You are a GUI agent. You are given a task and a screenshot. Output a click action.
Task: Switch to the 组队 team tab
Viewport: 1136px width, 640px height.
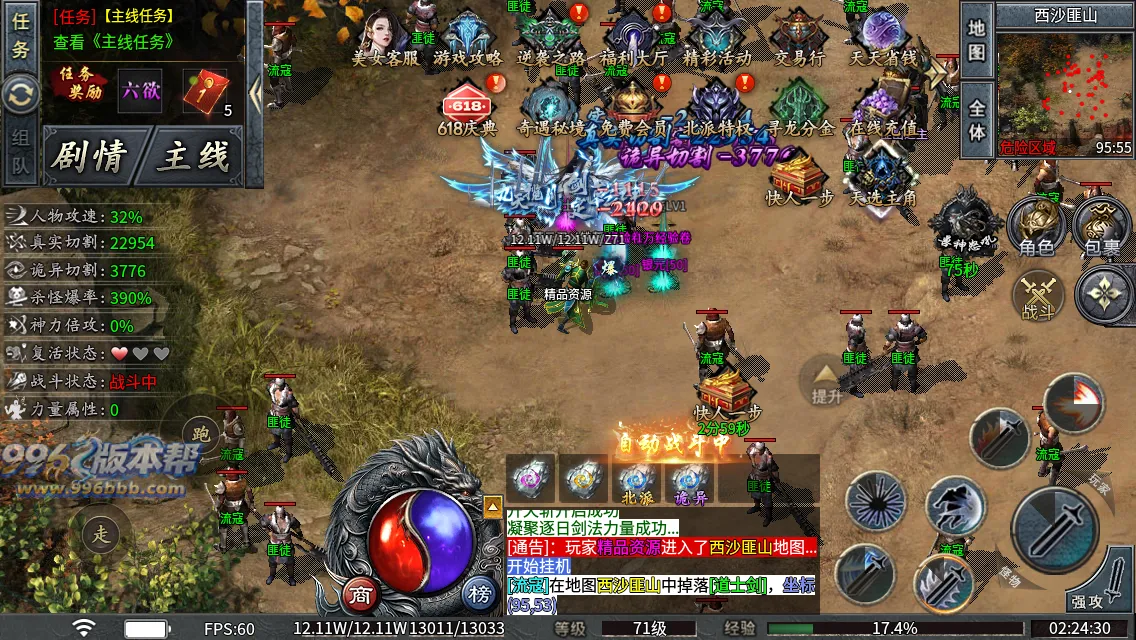click(20, 153)
